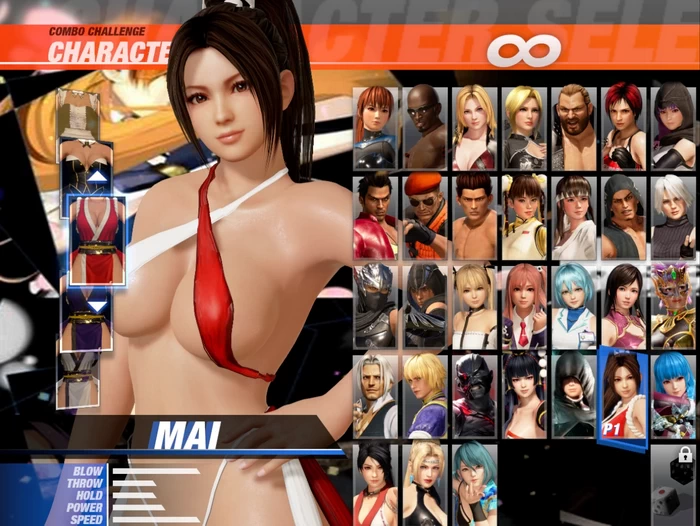Pick the white-haired Christie portrait
This screenshot has height=526, width=700.
point(673,216)
